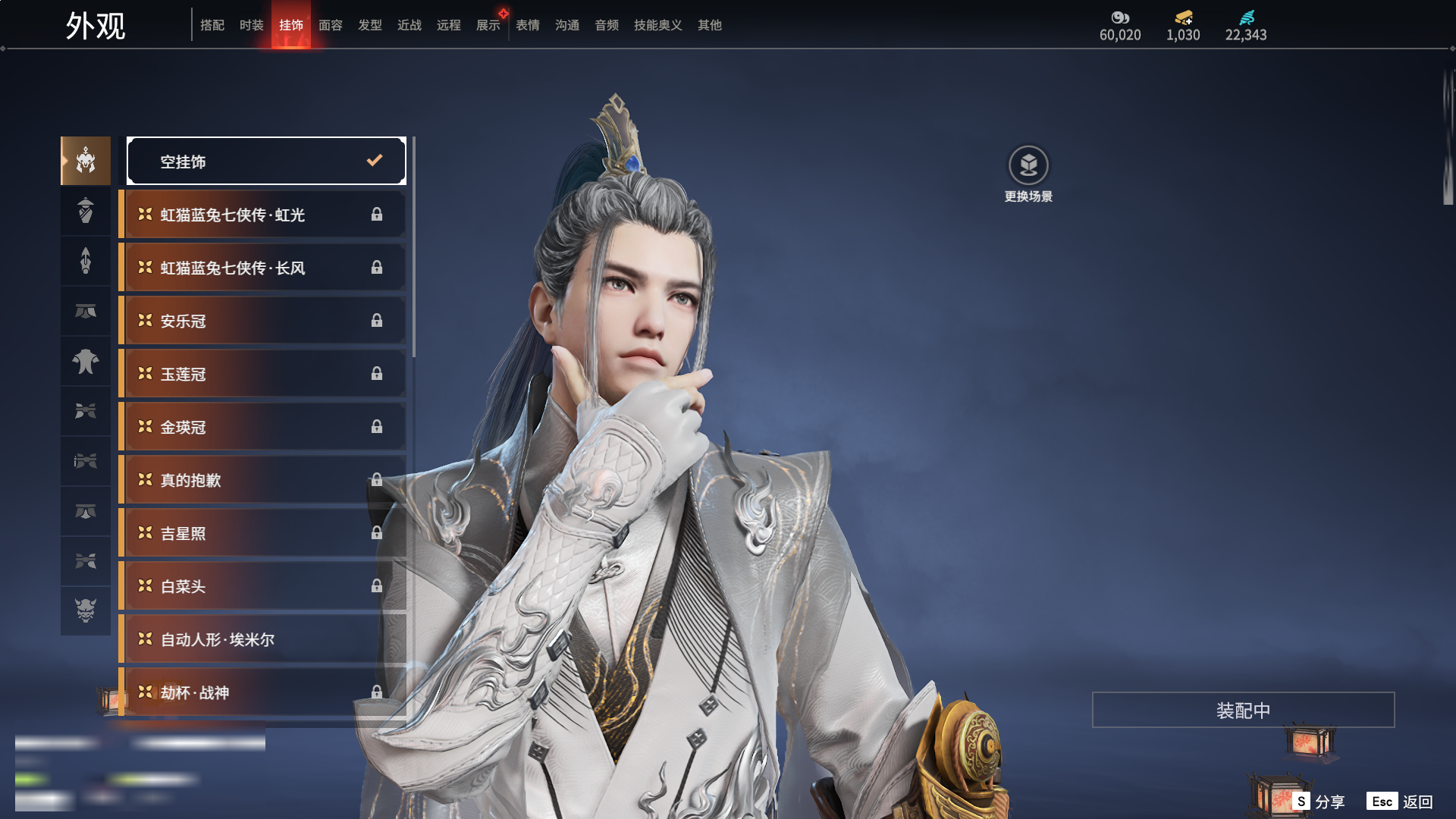The width and height of the screenshot is (1456, 819).
Task: Pick the 安乐冠 accessory
Action: pos(262,321)
